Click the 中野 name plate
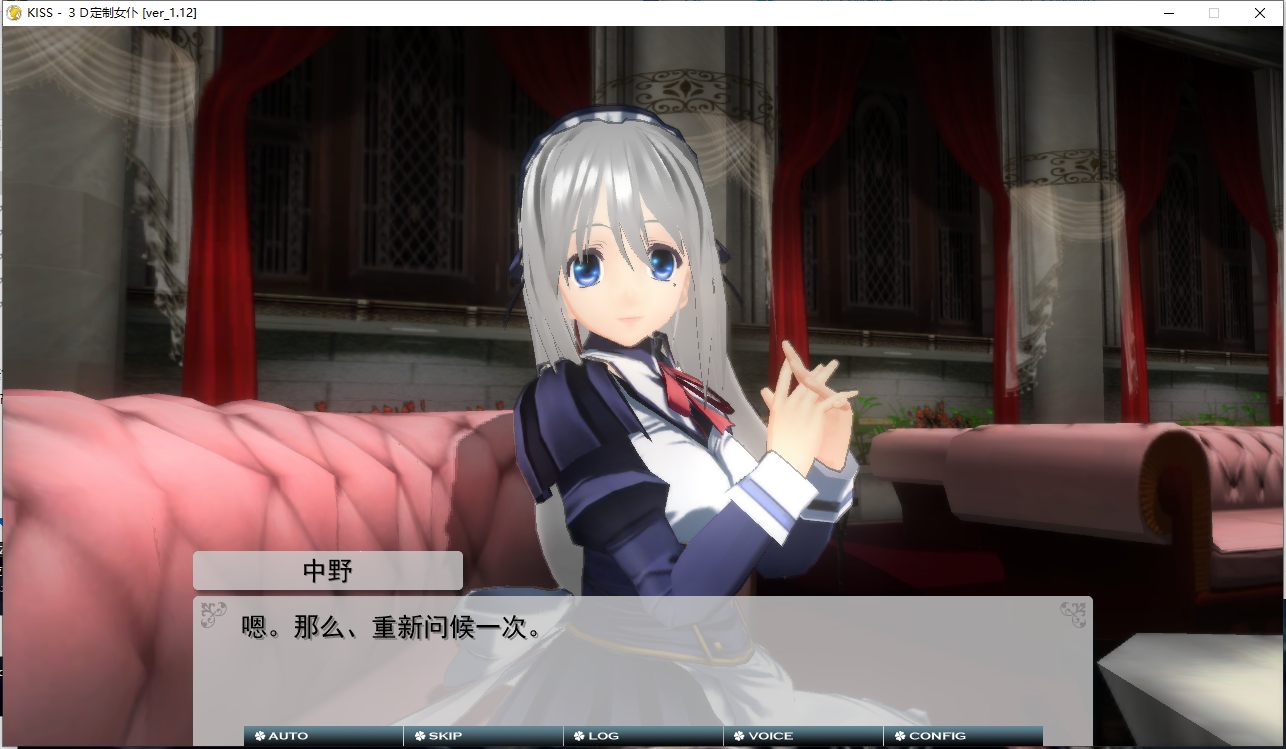1286x749 pixels. tap(328, 570)
